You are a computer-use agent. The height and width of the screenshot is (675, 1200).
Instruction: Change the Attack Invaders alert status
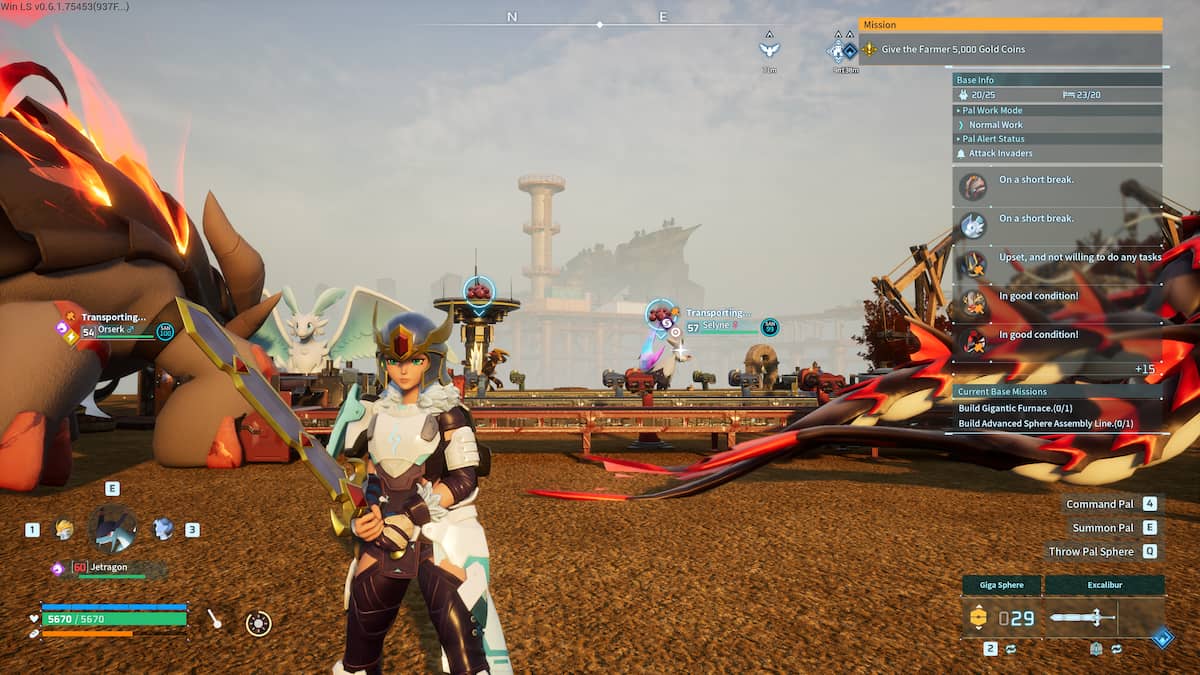pos(1057,153)
